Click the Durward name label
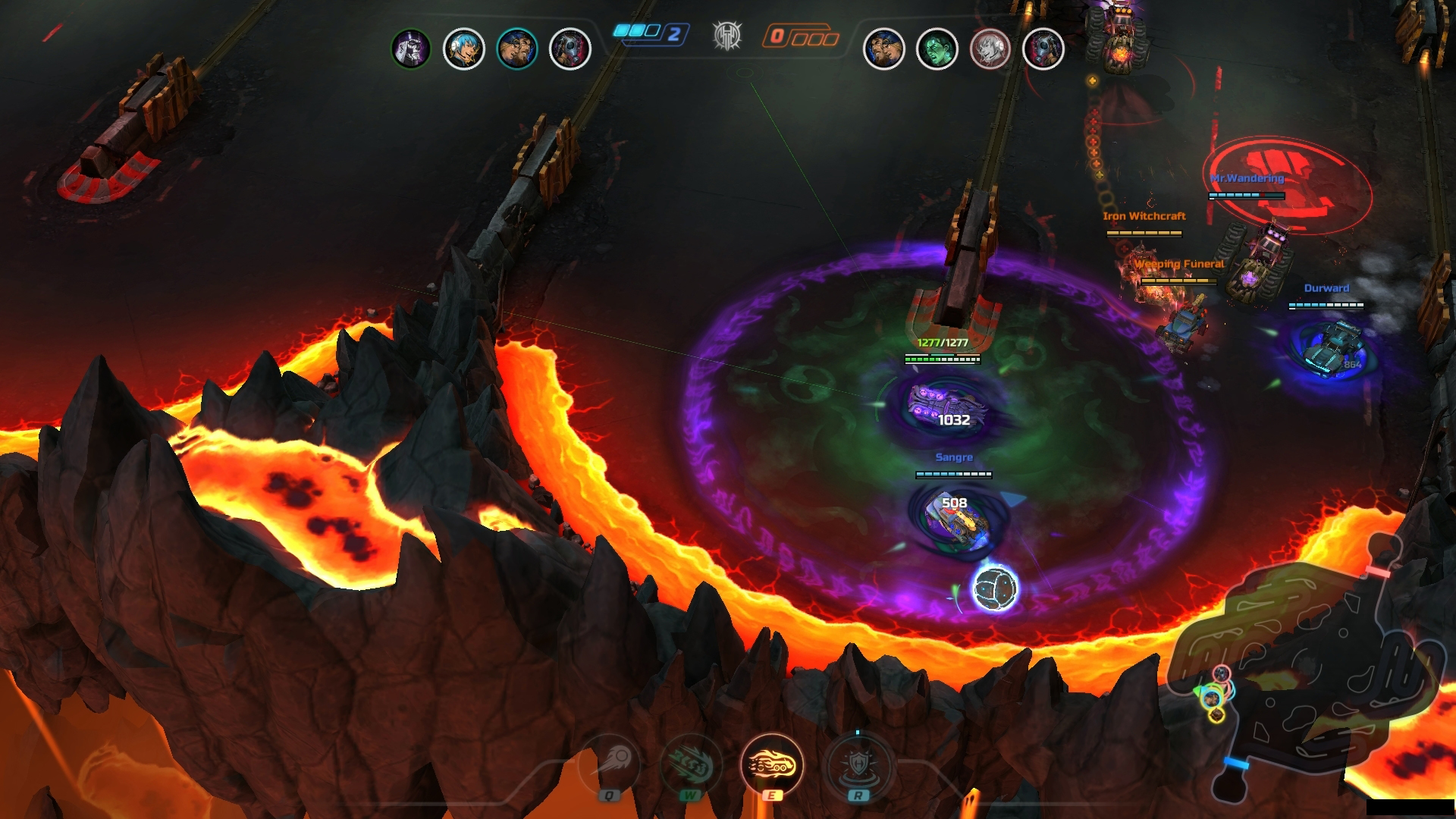This screenshot has height=819, width=1456. pos(1326,288)
